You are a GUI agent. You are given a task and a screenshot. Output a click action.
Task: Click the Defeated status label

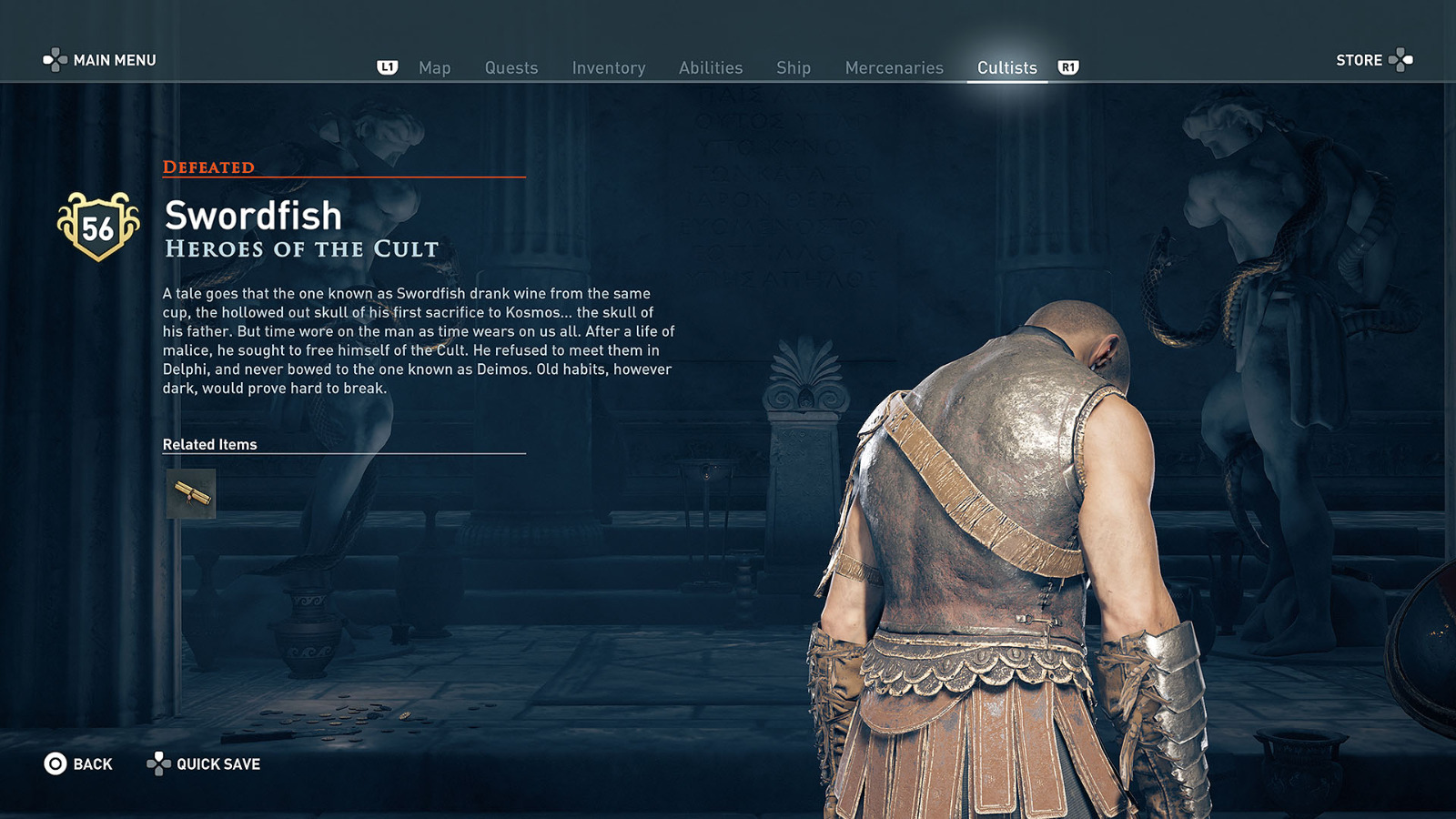click(x=207, y=167)
